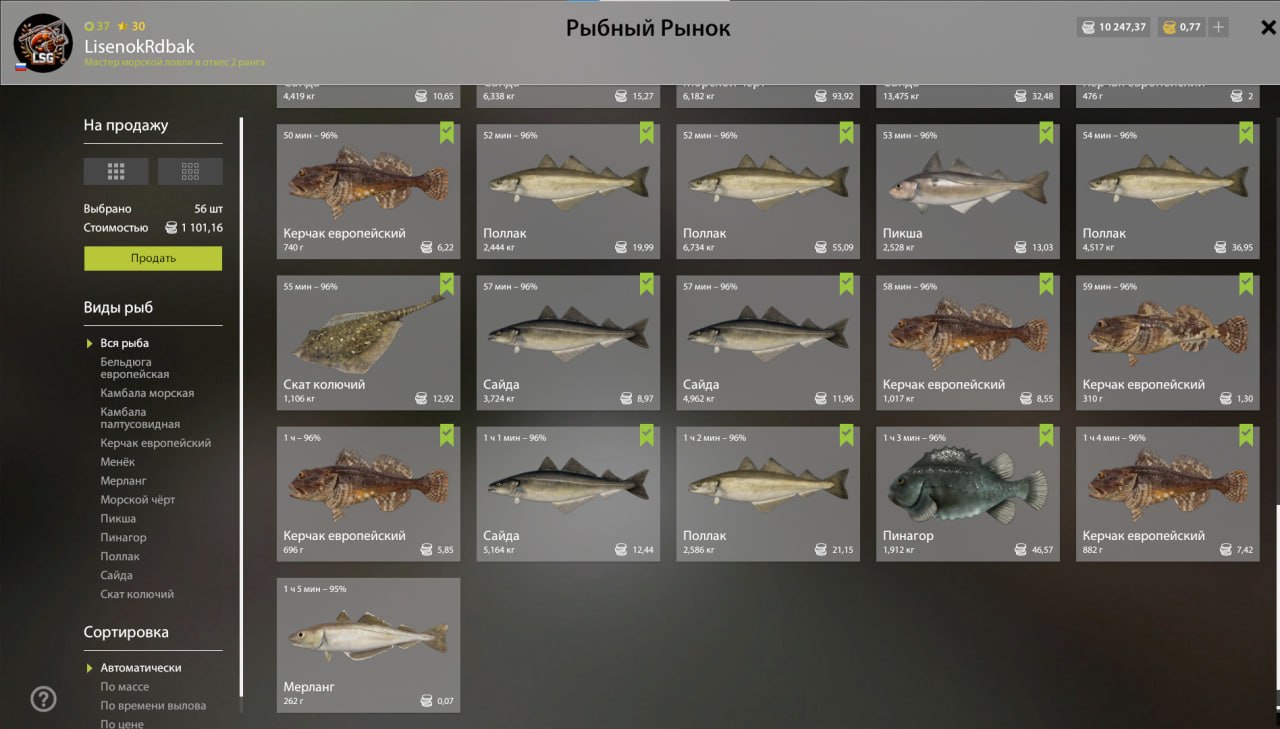
Task: Sort fish По массе
Action: tap(125, 687)
